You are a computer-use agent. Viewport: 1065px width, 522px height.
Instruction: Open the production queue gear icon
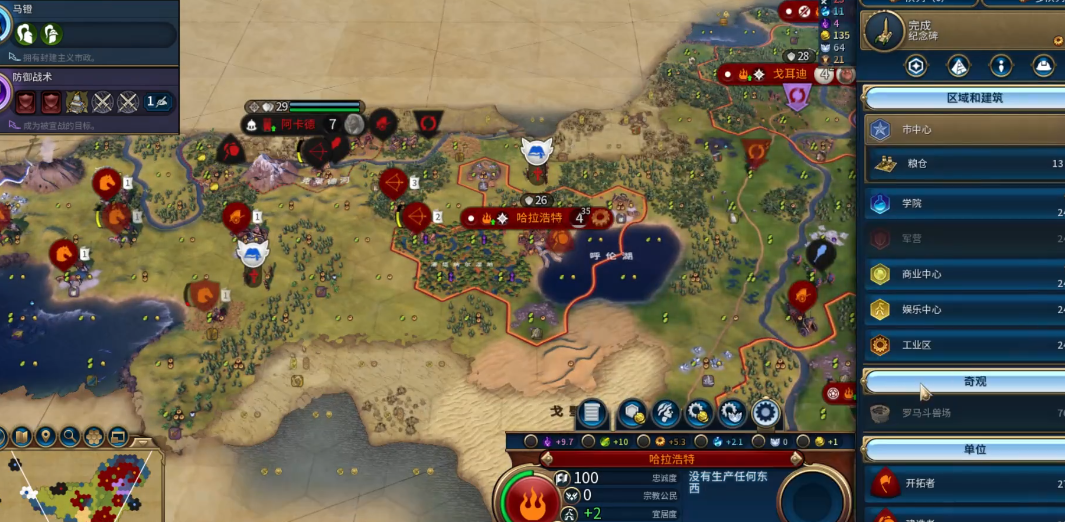pyautogui.click(x=766, y=411)
